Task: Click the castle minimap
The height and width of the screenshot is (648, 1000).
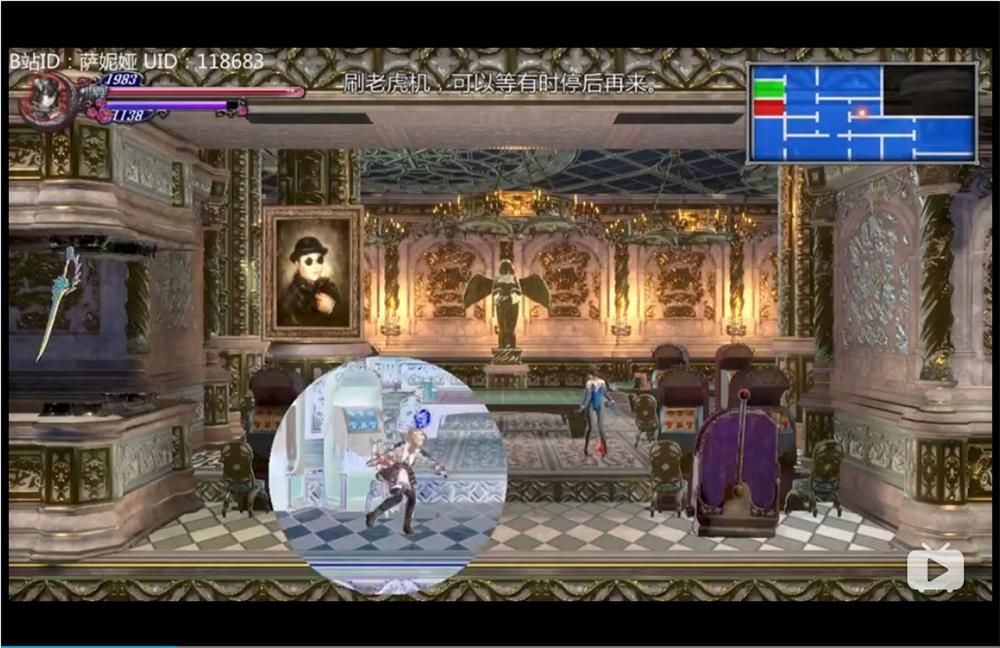Action: 862,112
